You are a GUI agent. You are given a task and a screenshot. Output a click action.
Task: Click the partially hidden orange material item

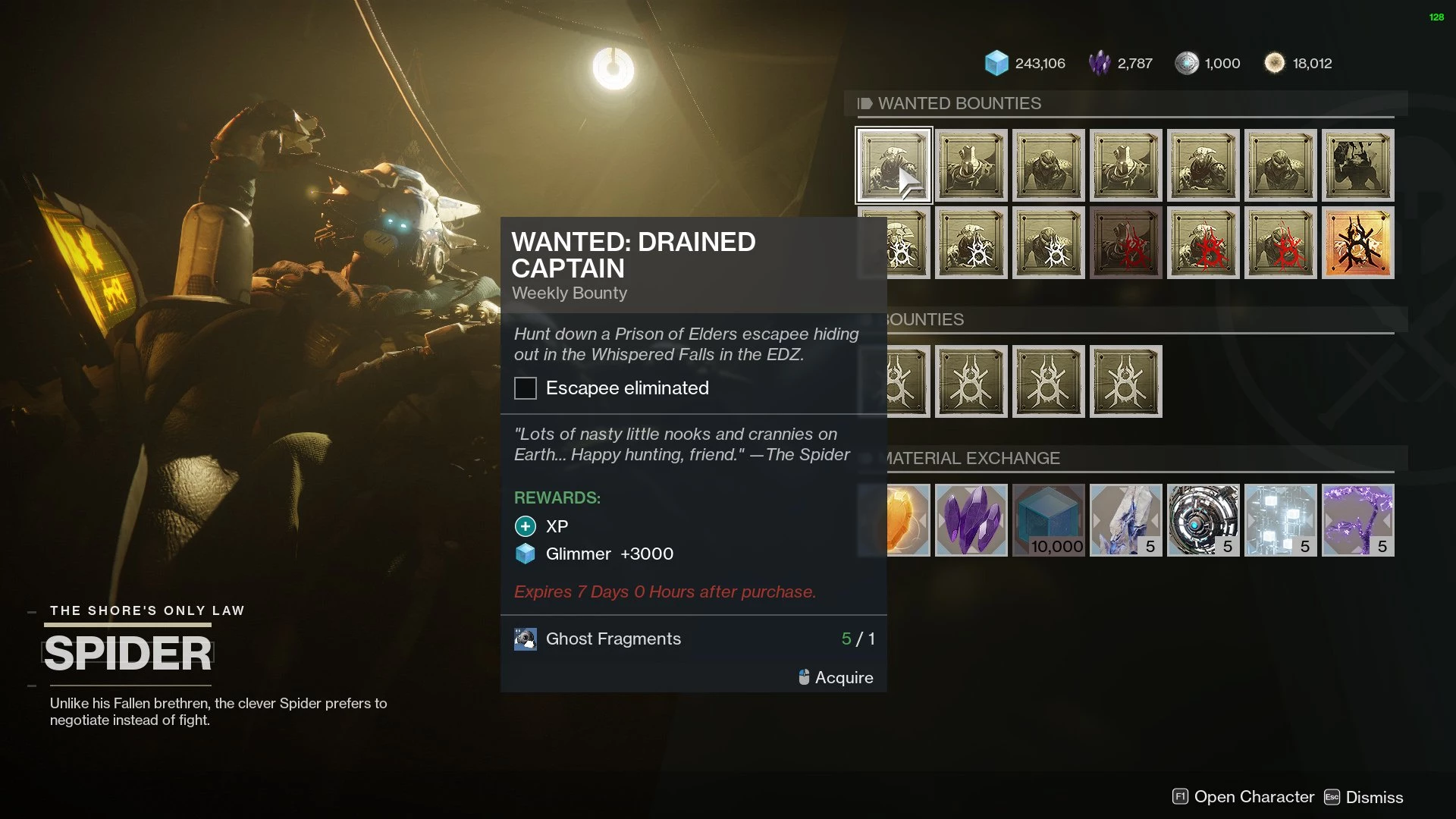[x=908, y=520]
